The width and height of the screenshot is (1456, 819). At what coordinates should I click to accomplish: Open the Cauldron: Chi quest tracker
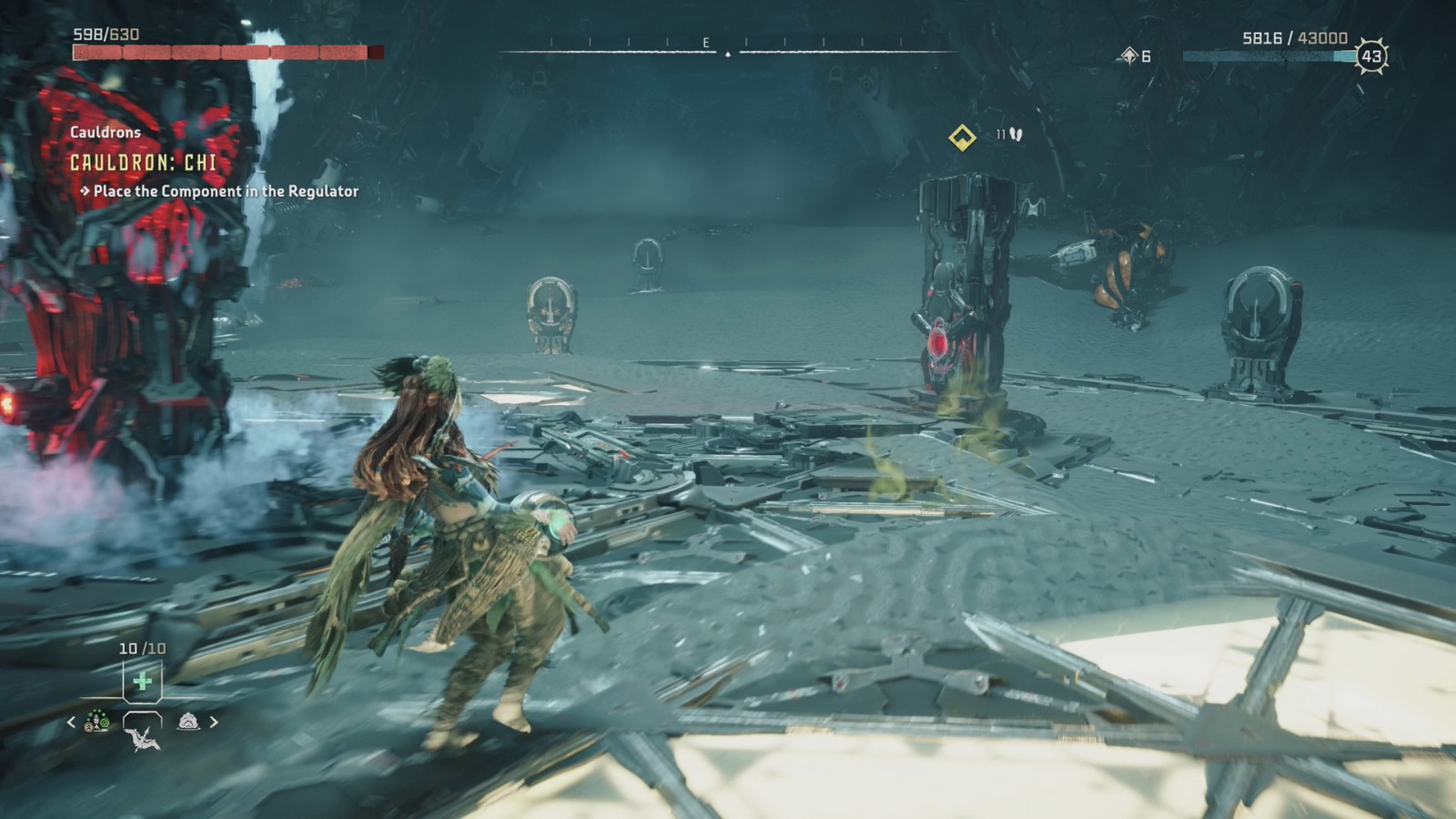(x=144, y=163)
